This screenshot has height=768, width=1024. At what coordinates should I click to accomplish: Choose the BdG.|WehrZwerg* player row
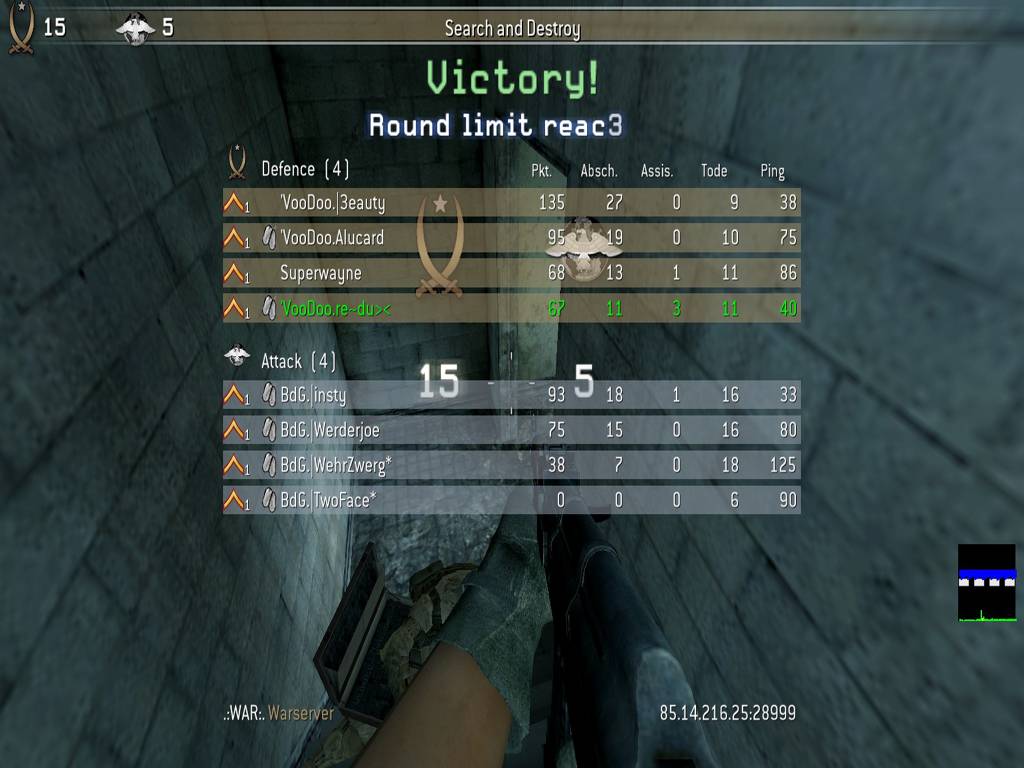click(x=511, y=465)
